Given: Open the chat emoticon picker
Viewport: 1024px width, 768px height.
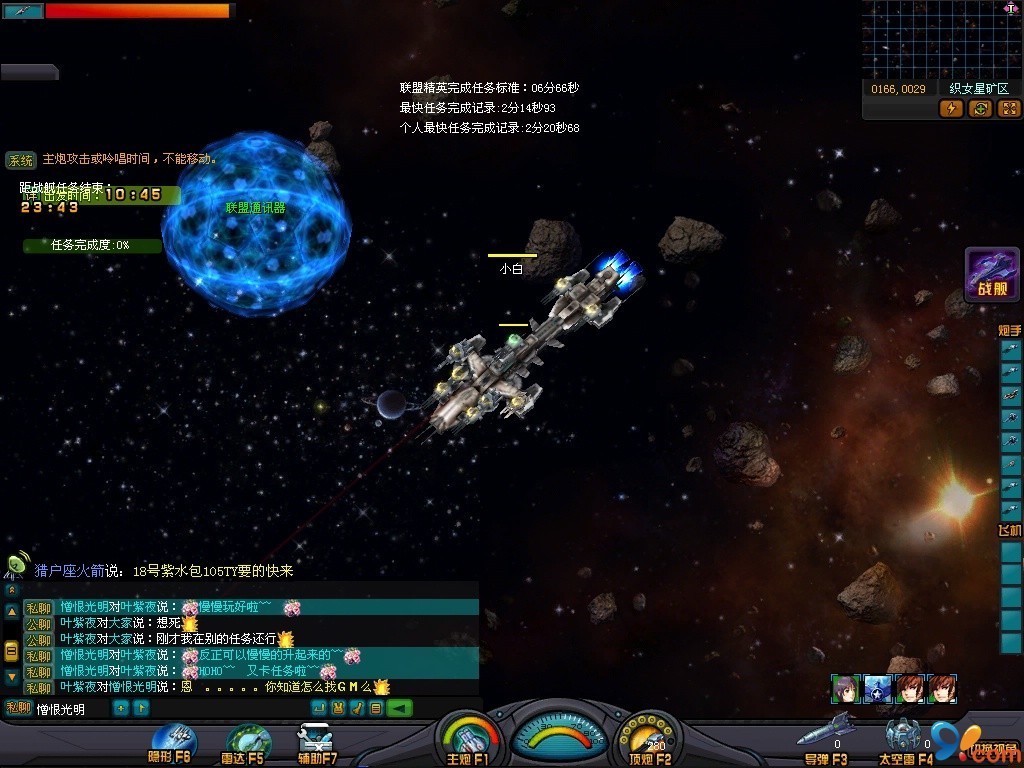Looking at the screenshot, I should 338,708.
